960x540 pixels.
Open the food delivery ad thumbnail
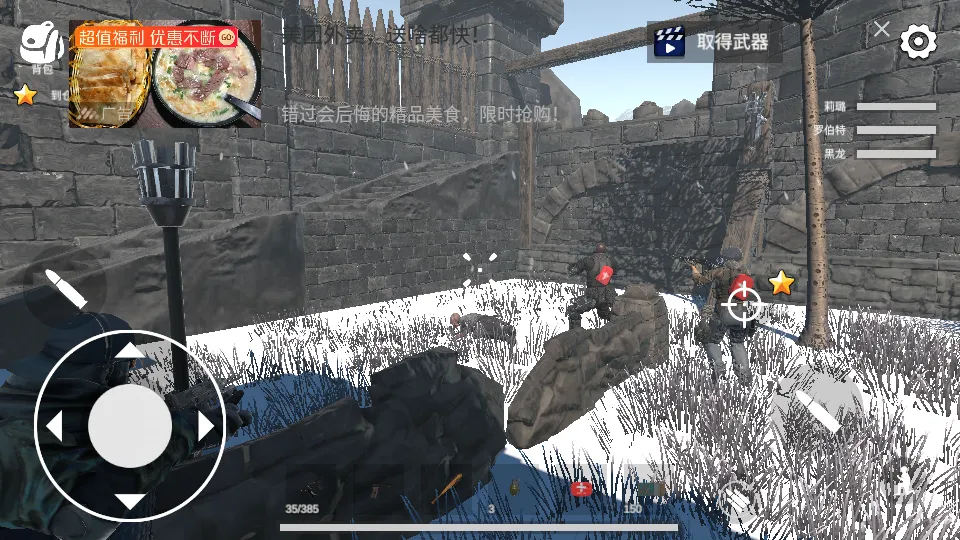[165, 74]
